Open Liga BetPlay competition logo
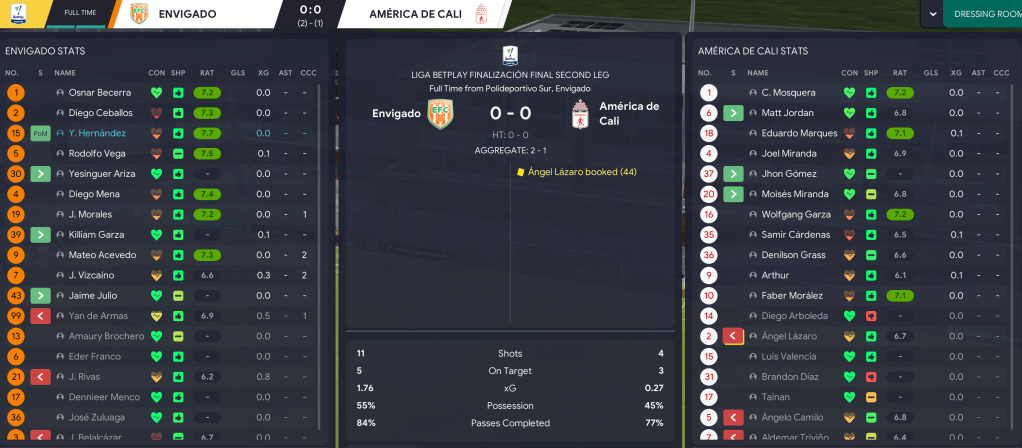1022x448 pixels. (510, 54)
